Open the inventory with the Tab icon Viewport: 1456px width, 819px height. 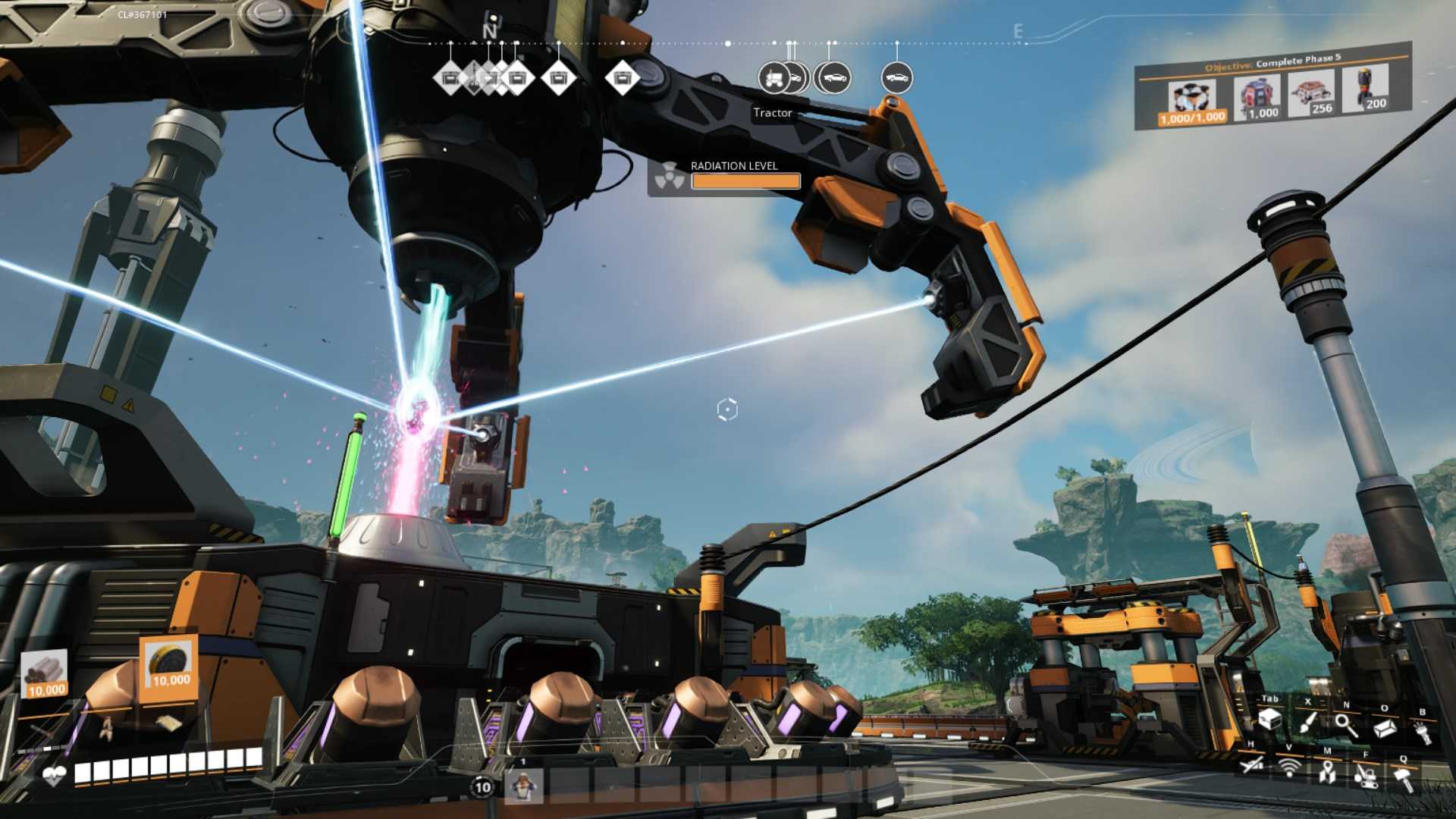pyautogui.click(x=1271, y=720)
